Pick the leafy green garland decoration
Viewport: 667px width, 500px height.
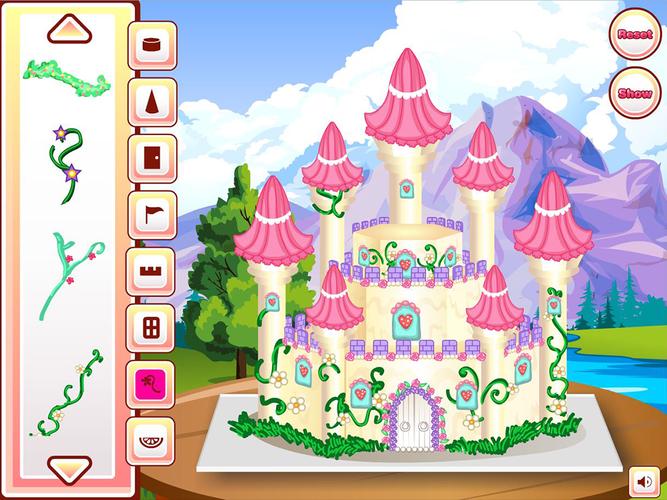tap(66, 75)
